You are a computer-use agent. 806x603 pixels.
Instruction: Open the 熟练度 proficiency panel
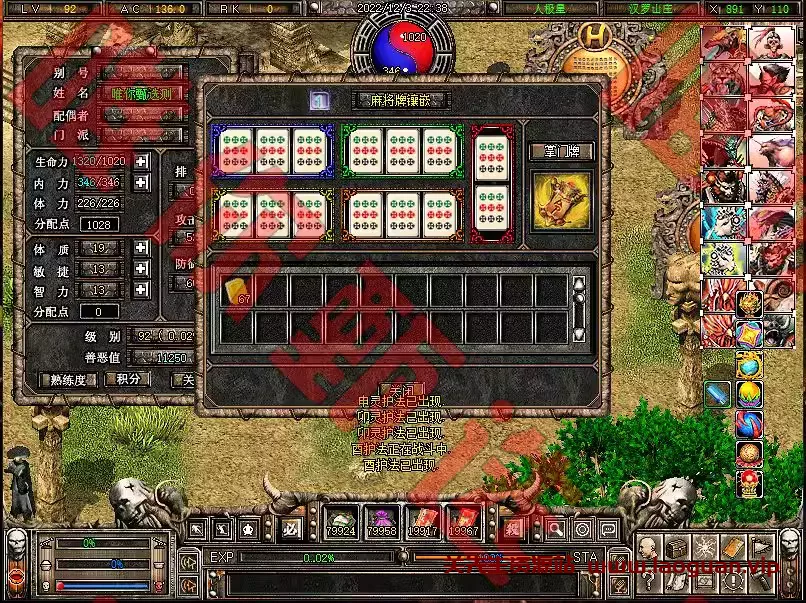[x=67, y=379]
